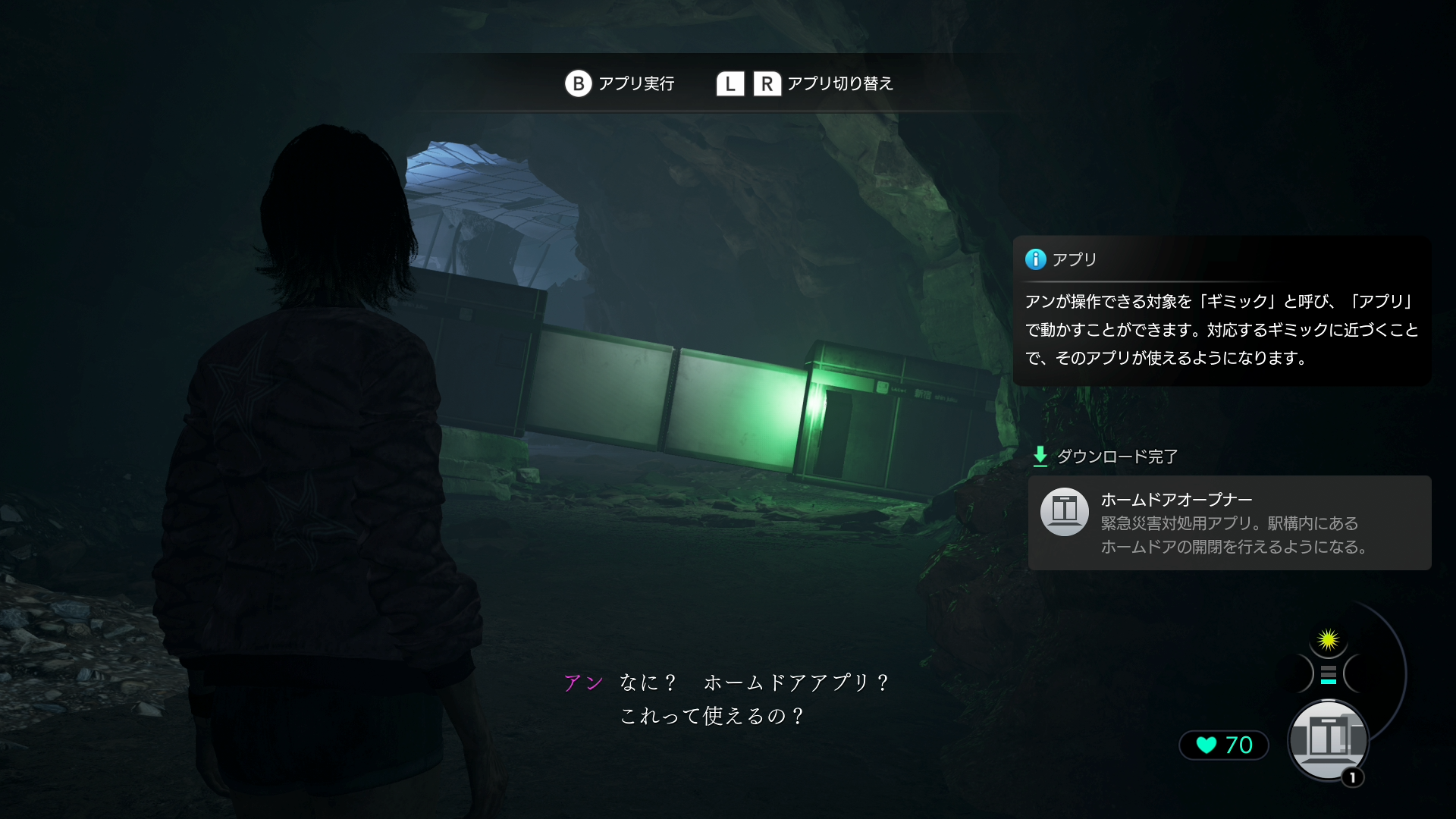Click the green download arrow icon
Viewport: 1456px width, 819px height.
click(1039, 457)
